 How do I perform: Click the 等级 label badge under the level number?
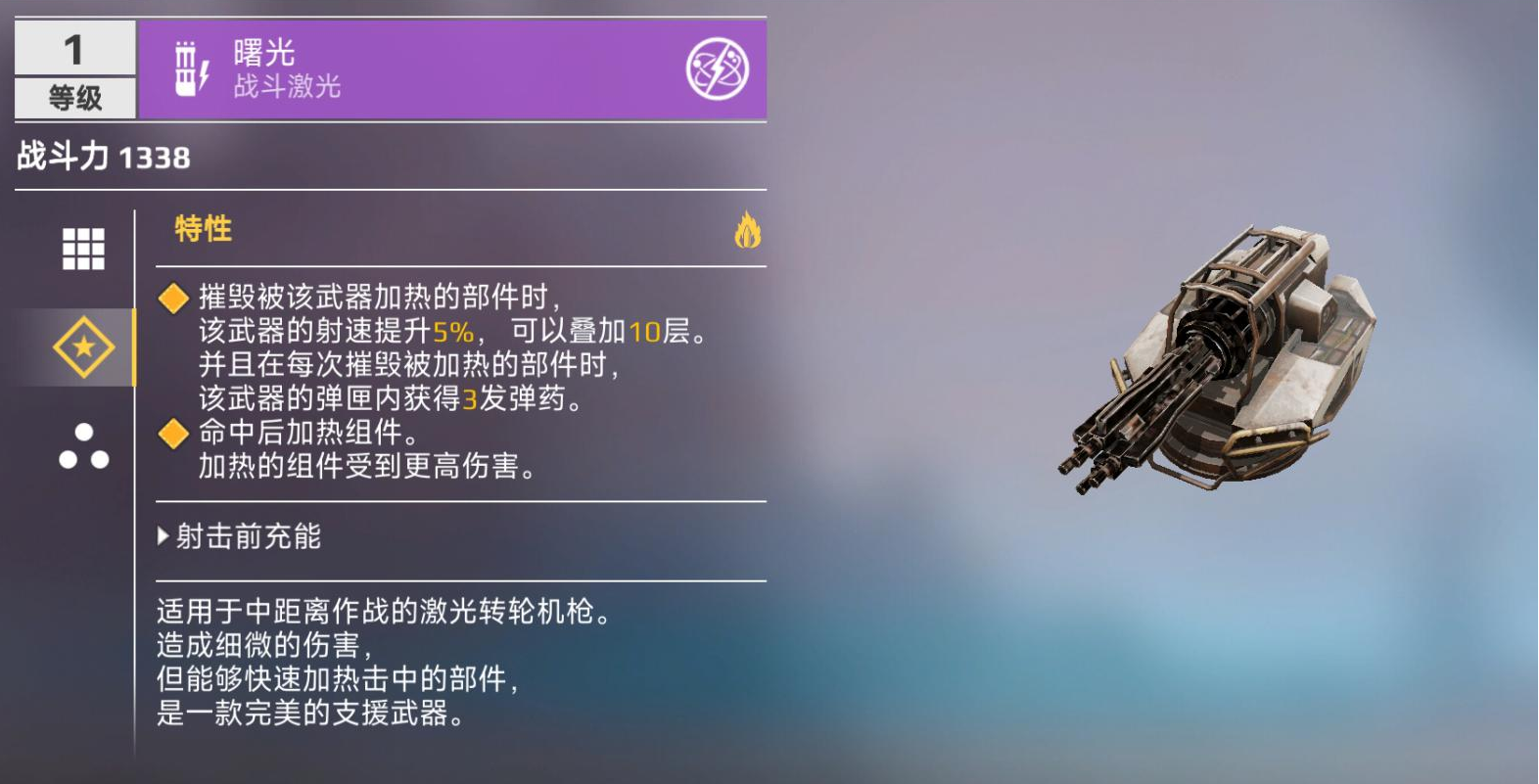[73, 96]
